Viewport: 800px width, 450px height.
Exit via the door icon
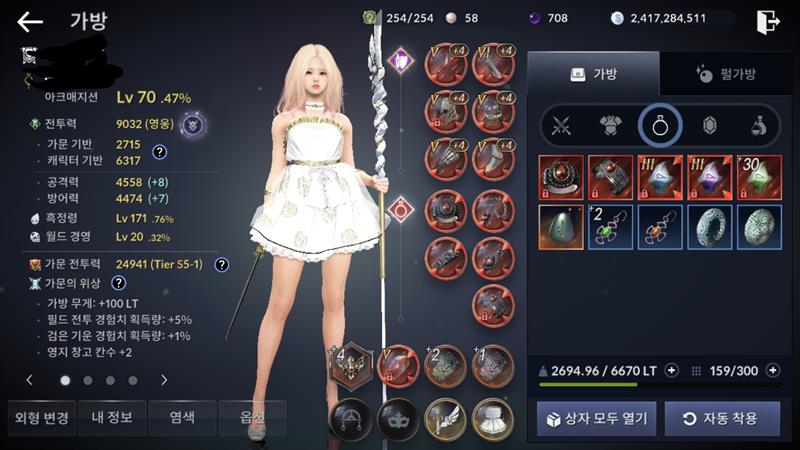coord(767,21)
